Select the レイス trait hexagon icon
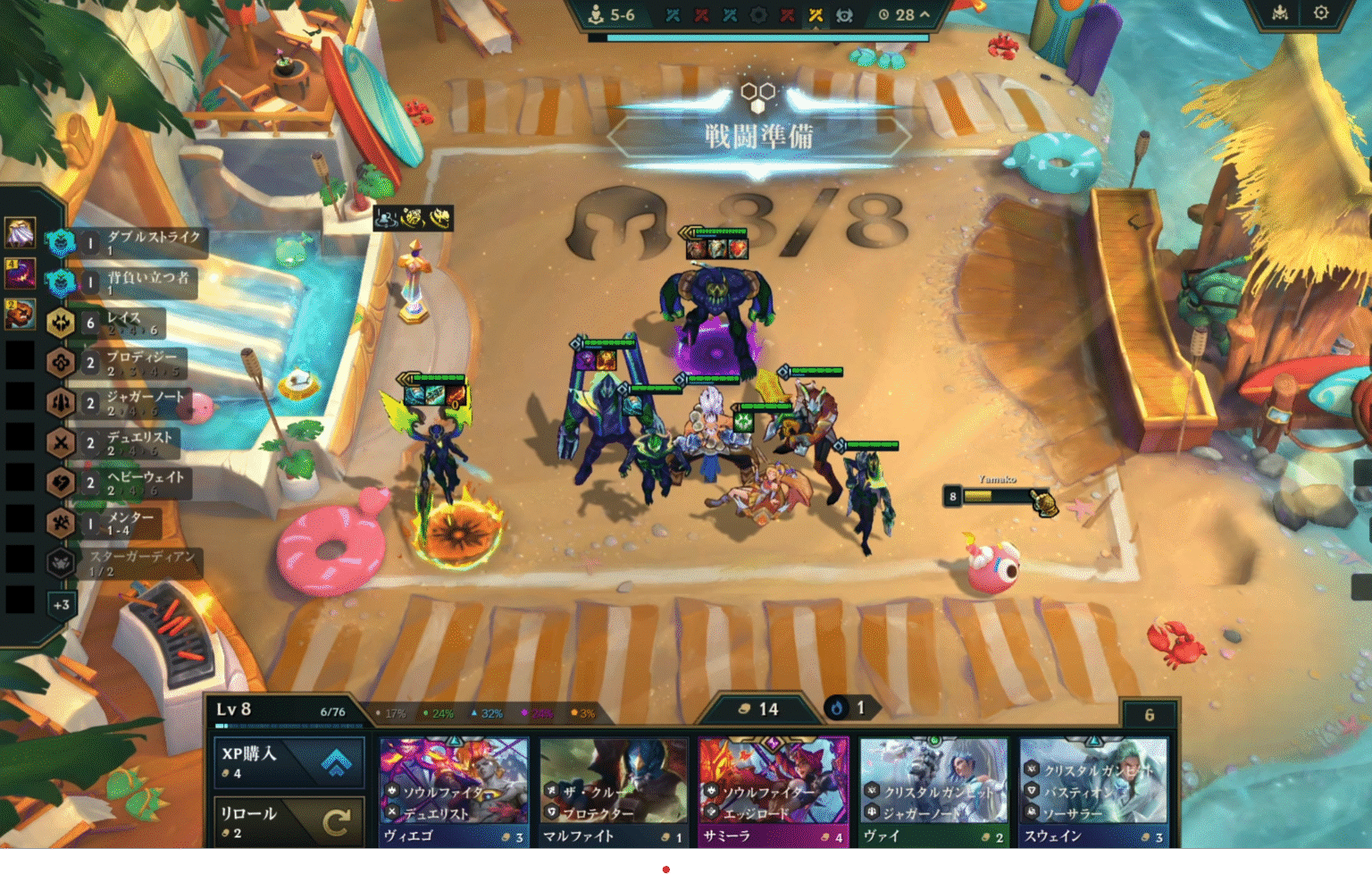Image resolution: width=1372 pixels, height=874 pixels. [x=58, y=323]
